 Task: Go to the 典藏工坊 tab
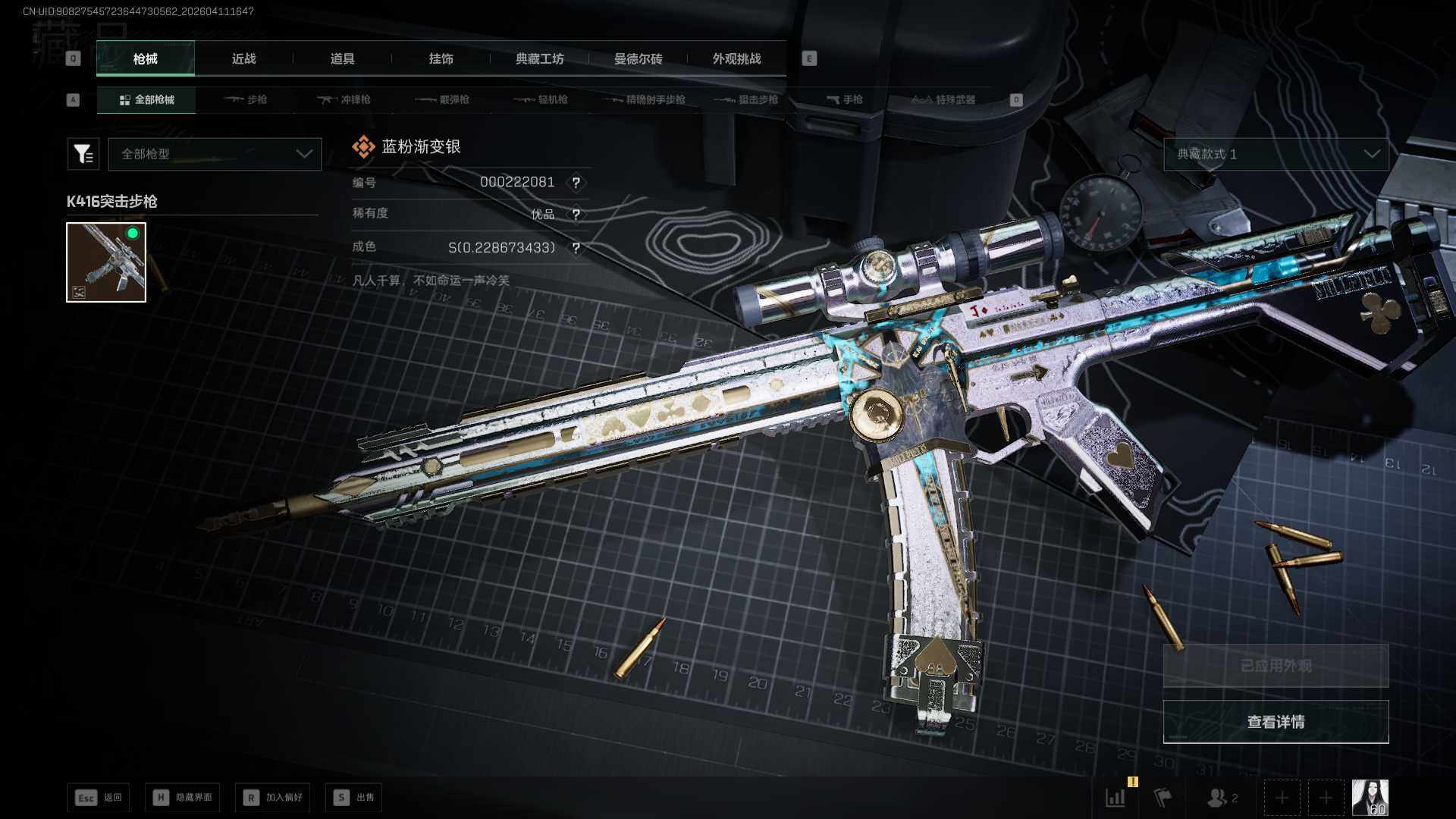point(539,58)
